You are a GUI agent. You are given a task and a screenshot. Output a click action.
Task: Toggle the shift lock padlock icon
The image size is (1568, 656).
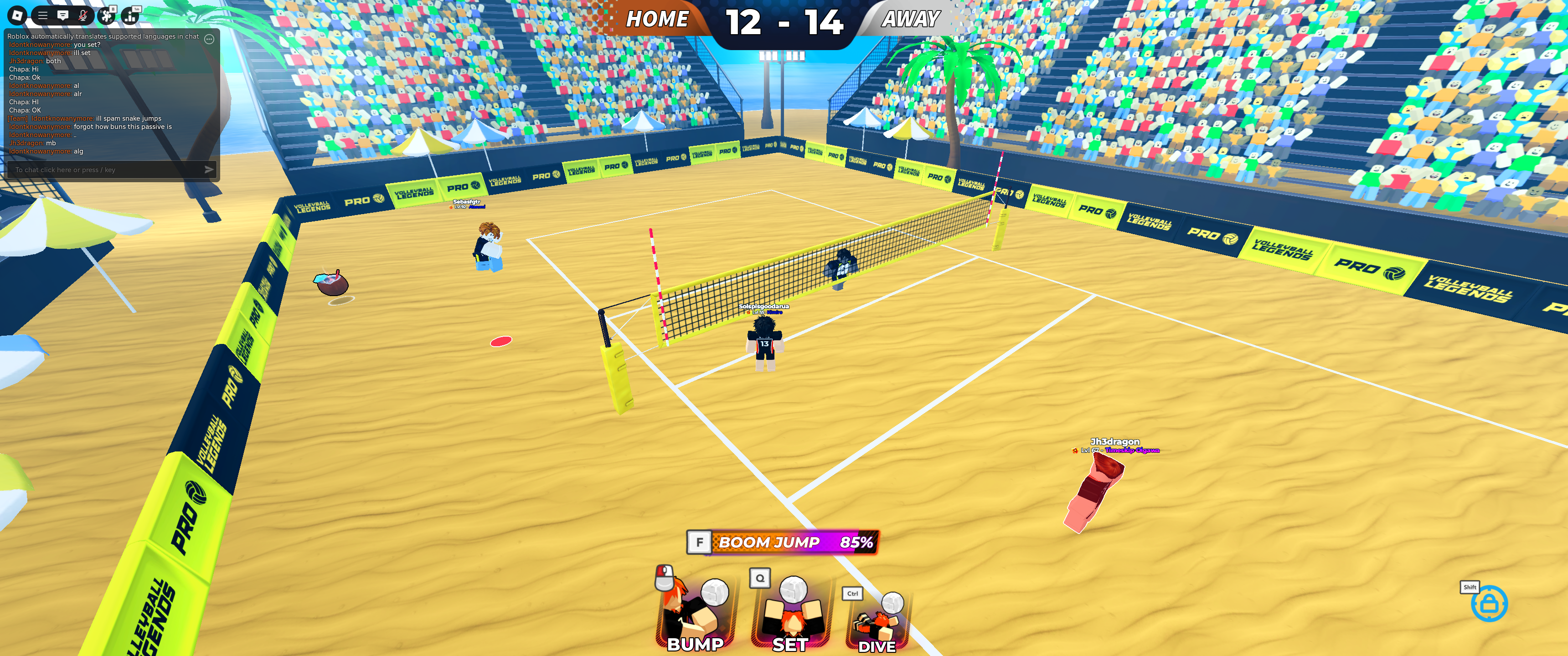(1489, 604)
